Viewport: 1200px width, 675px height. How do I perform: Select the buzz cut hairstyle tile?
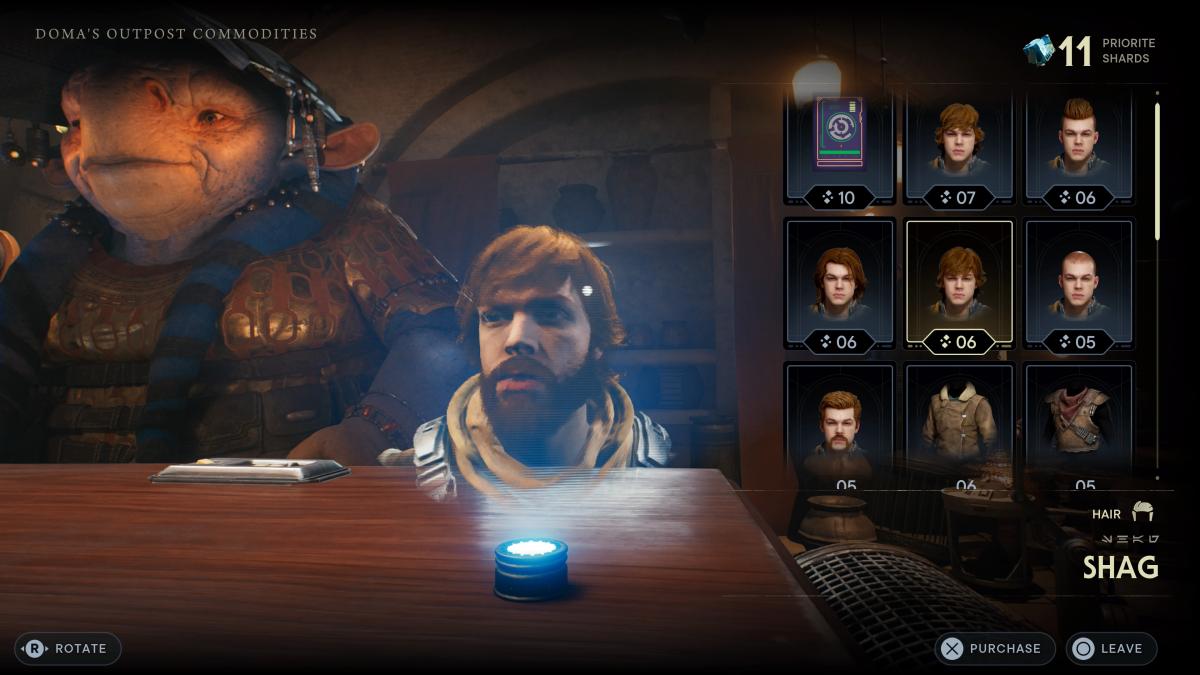point(1079,285)
